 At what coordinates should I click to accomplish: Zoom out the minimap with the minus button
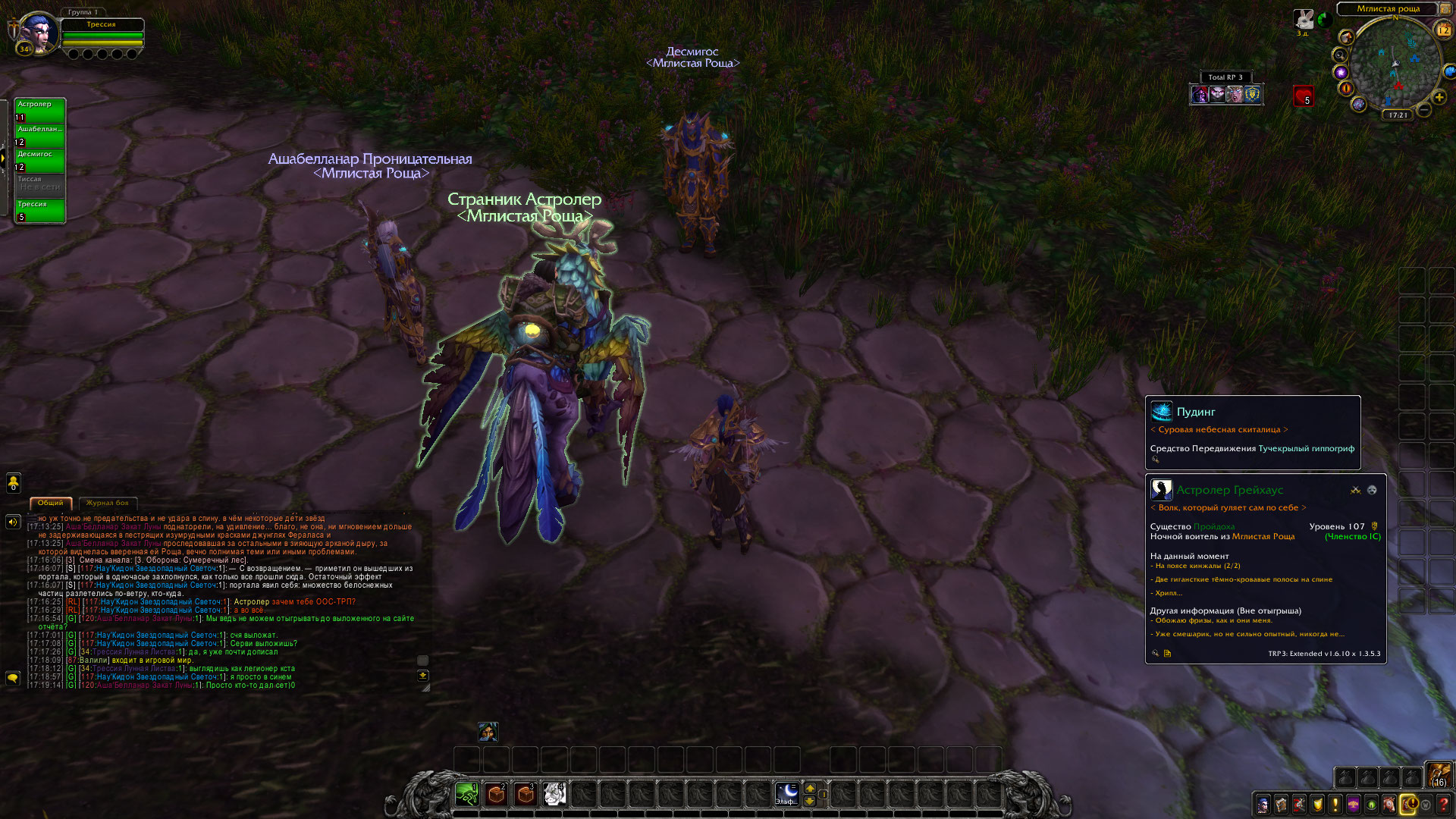coord(1425,111)
